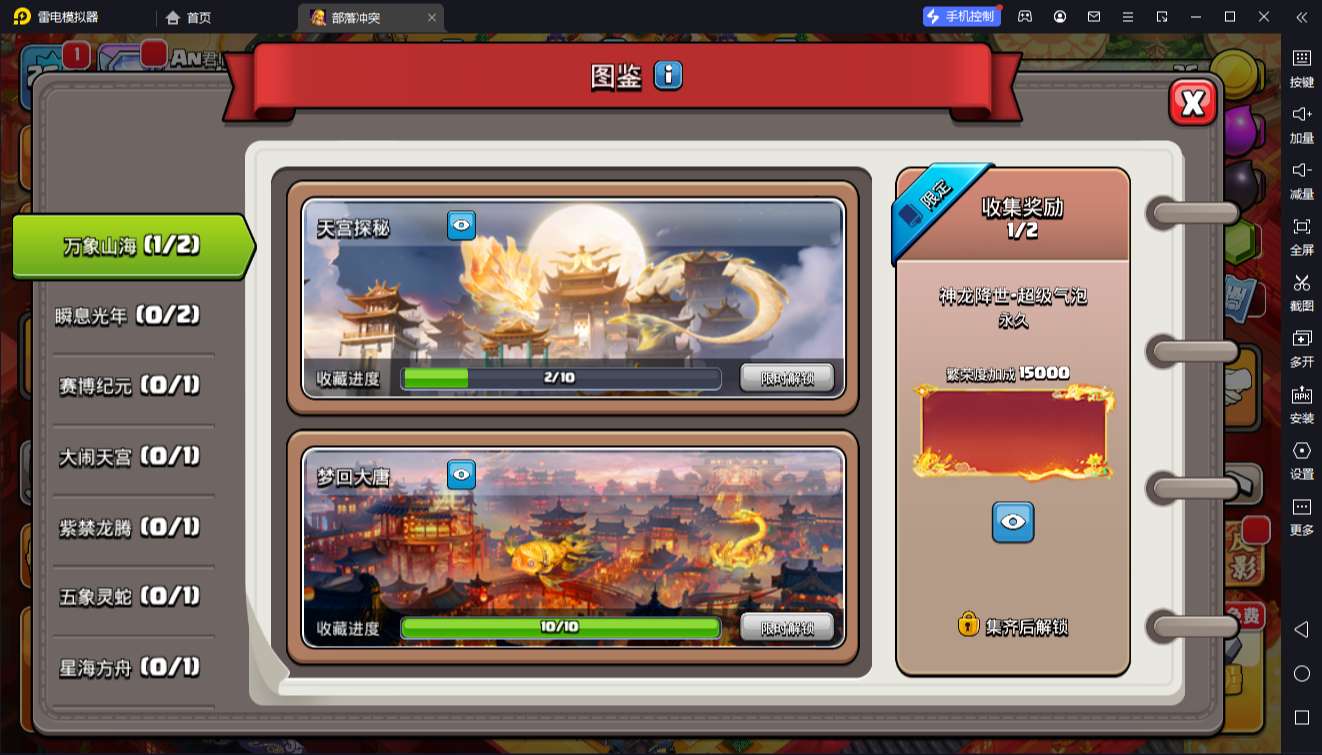This screenshot has width=1322, height=755.
Task: Collapse the right sidebar with the chevron
Action: pos(1301,17)
